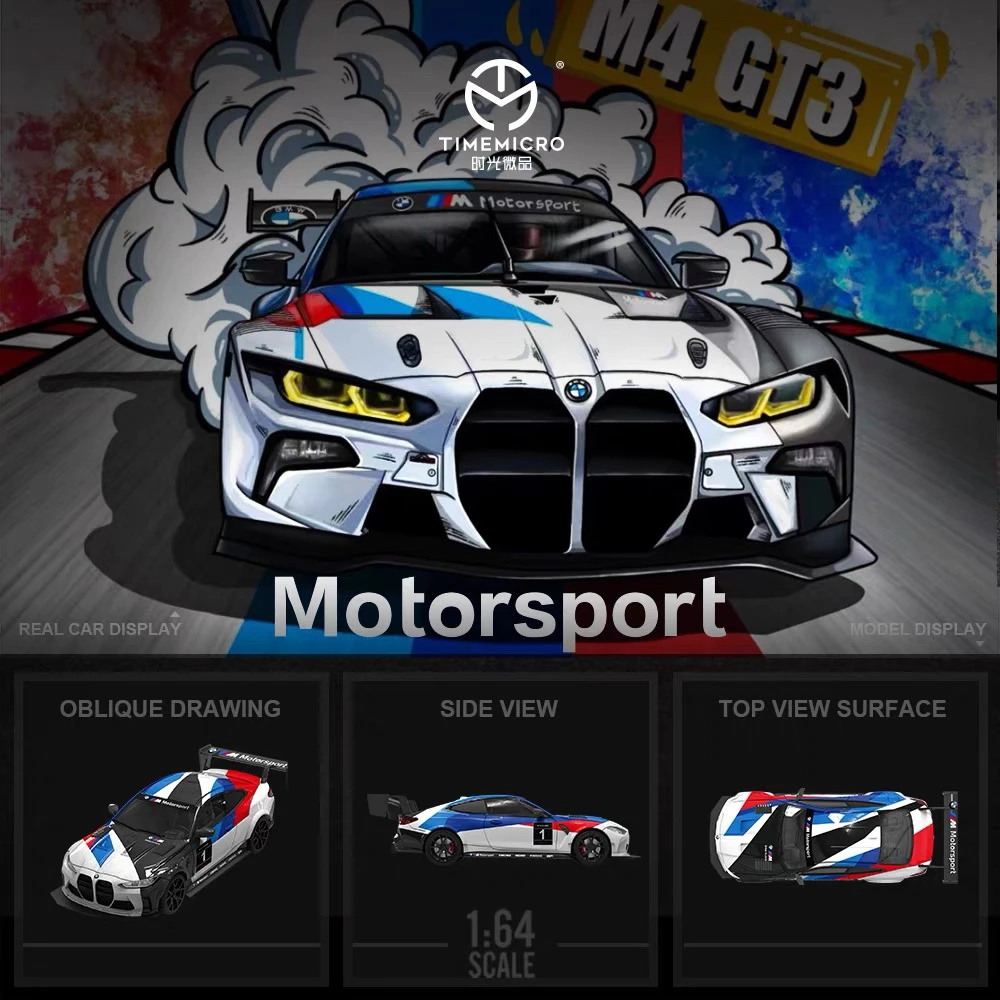1000x1000 pixels.
Task: Show the Model Display section
Action: pos(917,629)
